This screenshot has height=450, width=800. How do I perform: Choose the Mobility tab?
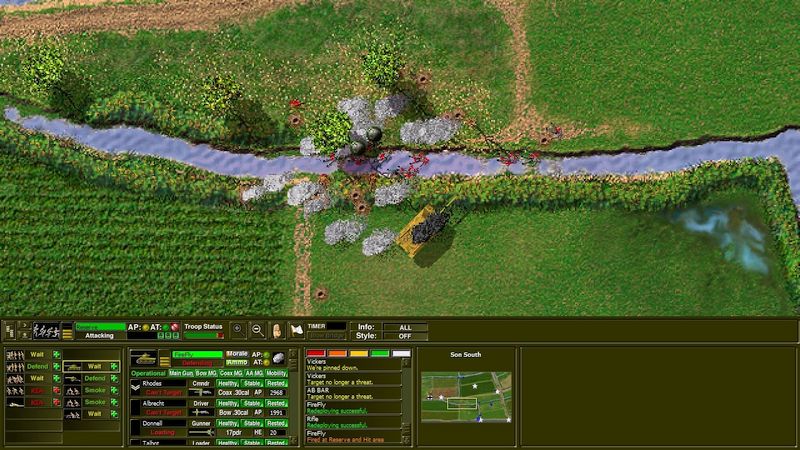click(277, 373)
